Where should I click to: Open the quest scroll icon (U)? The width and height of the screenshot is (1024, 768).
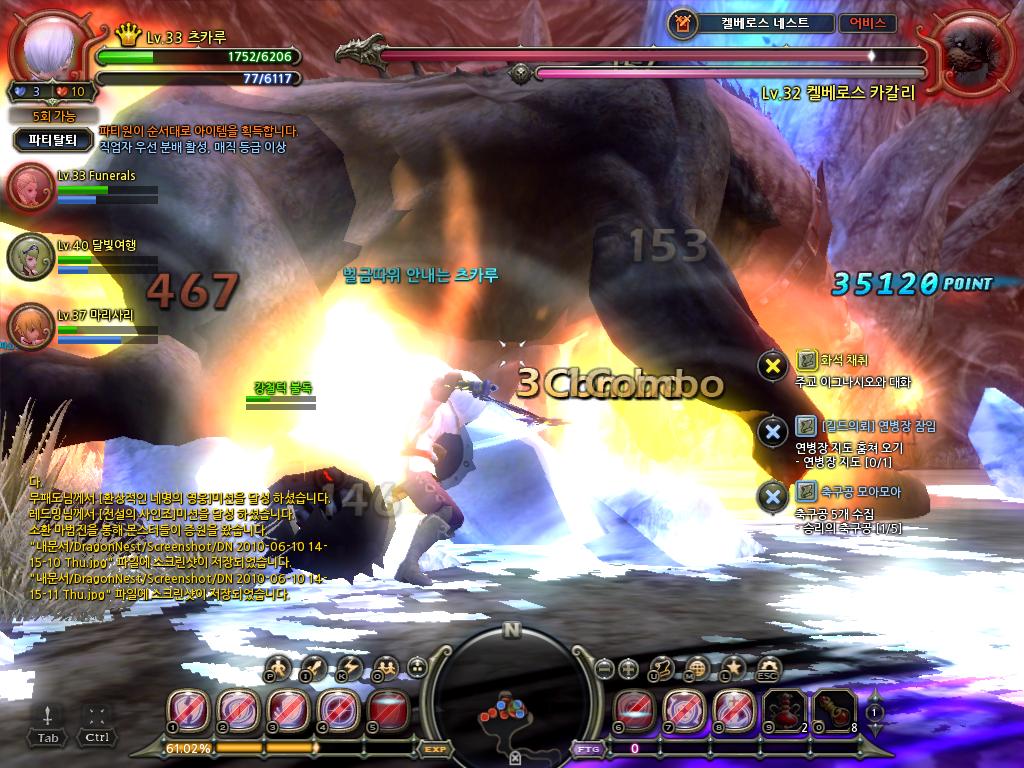point(663,667)
